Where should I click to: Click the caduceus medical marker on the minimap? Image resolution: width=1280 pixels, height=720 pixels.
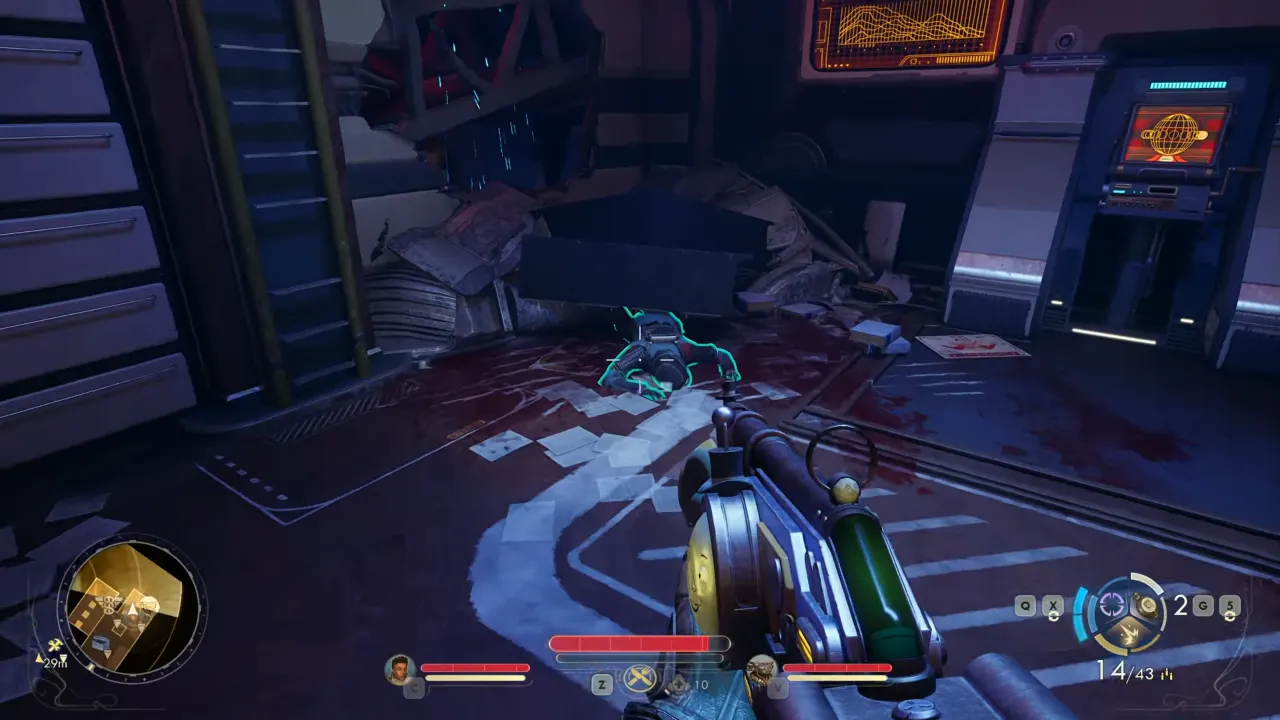(108, 605)
